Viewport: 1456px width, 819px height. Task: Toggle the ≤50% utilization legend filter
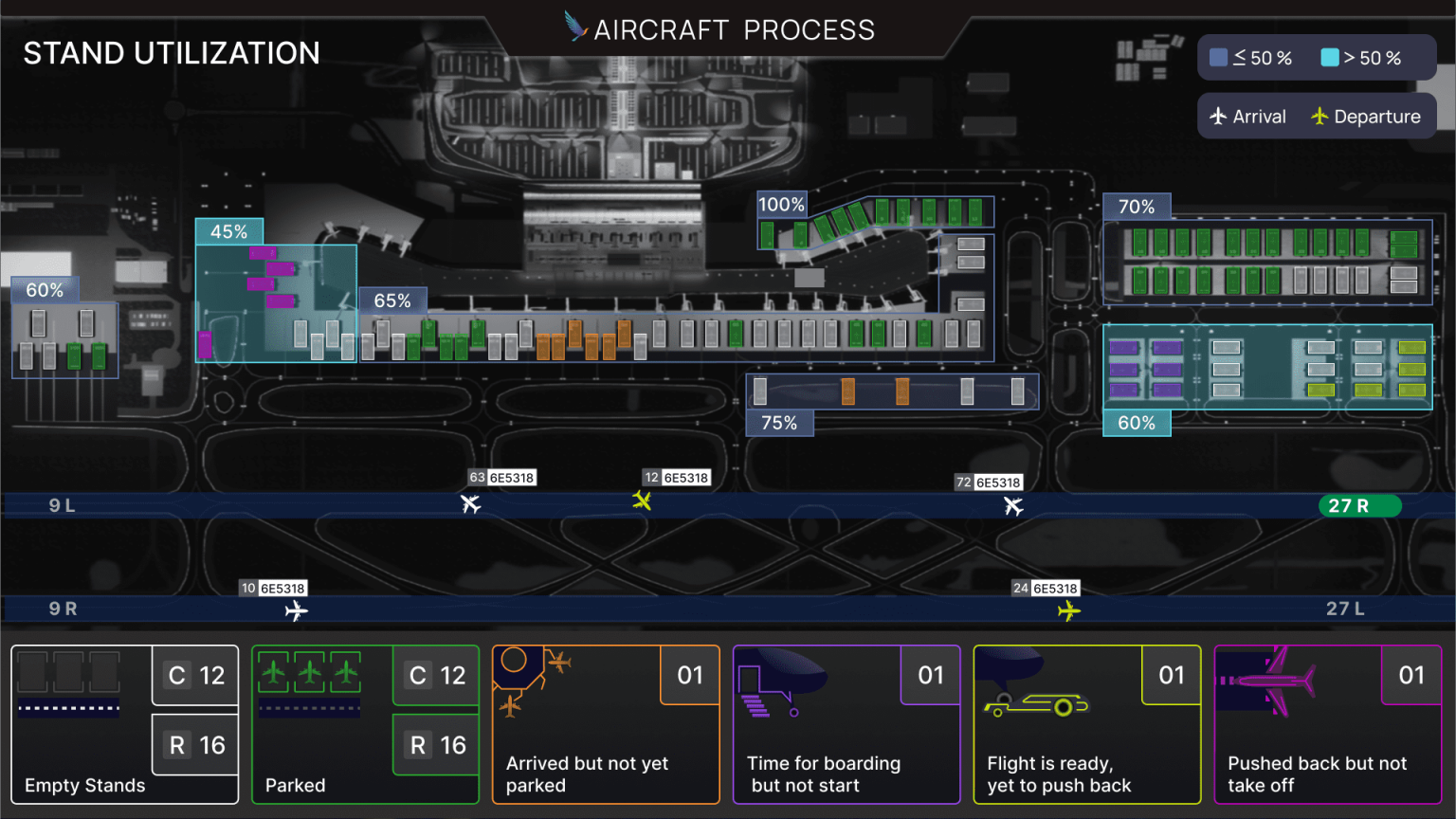click(1251, 57)
